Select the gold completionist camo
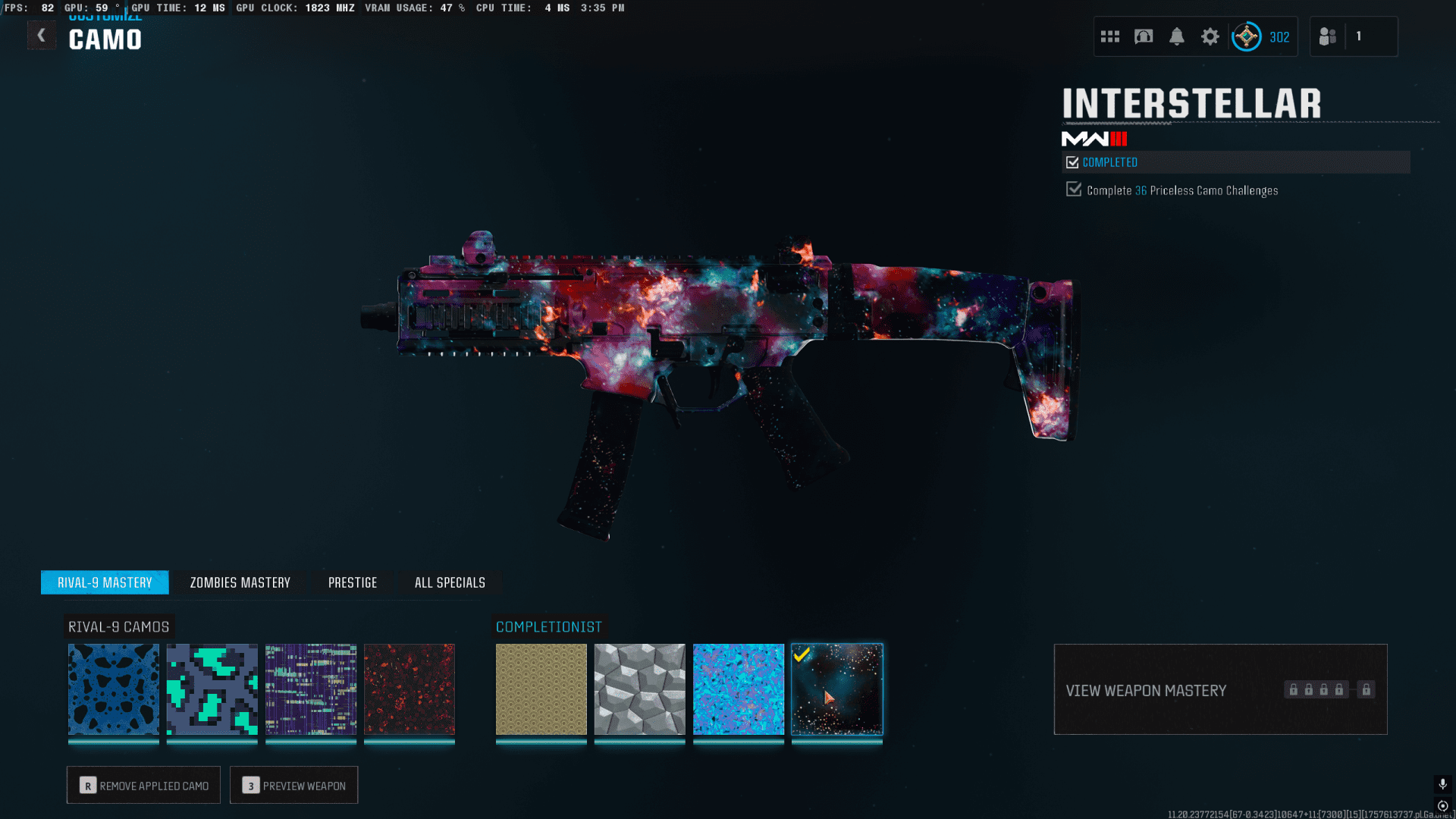This screenshot has width=1456, height=819. click(x=541, y=689)
